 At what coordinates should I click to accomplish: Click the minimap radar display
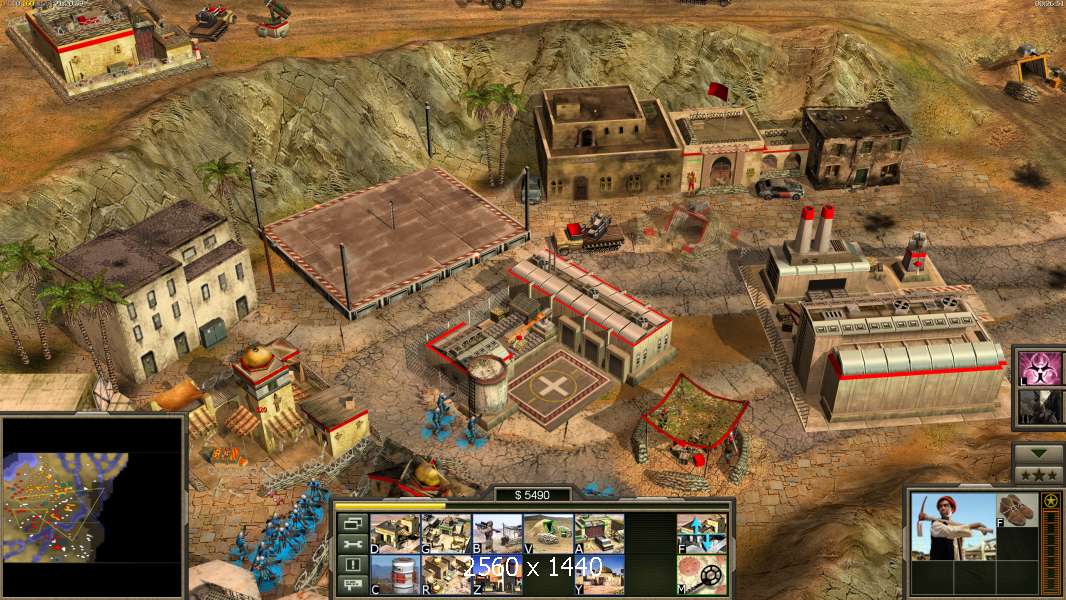94,506
